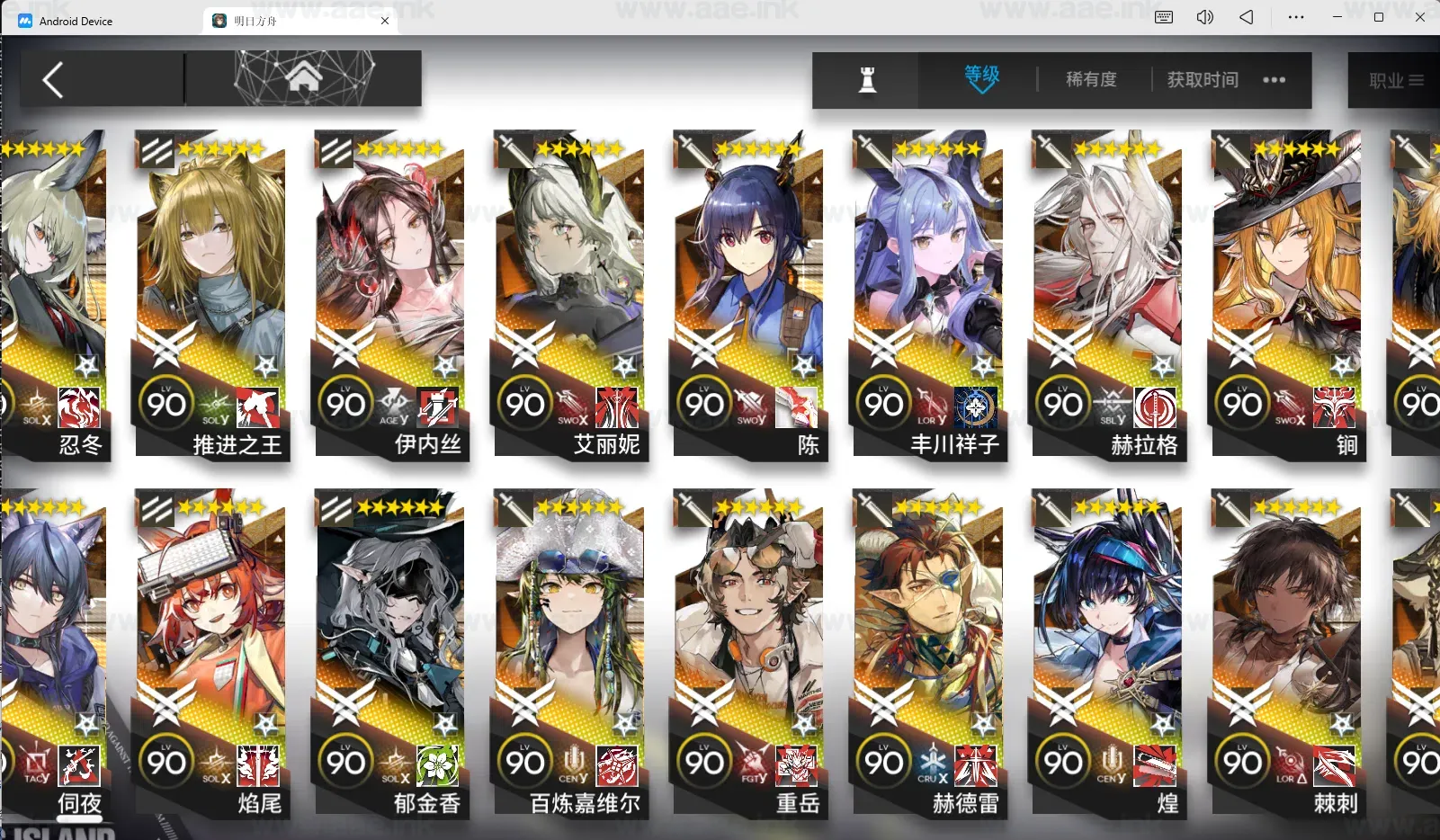1440x840 pixels.
Task: Close the 明日方舟 tab with its X
Action: pos(384,20)
